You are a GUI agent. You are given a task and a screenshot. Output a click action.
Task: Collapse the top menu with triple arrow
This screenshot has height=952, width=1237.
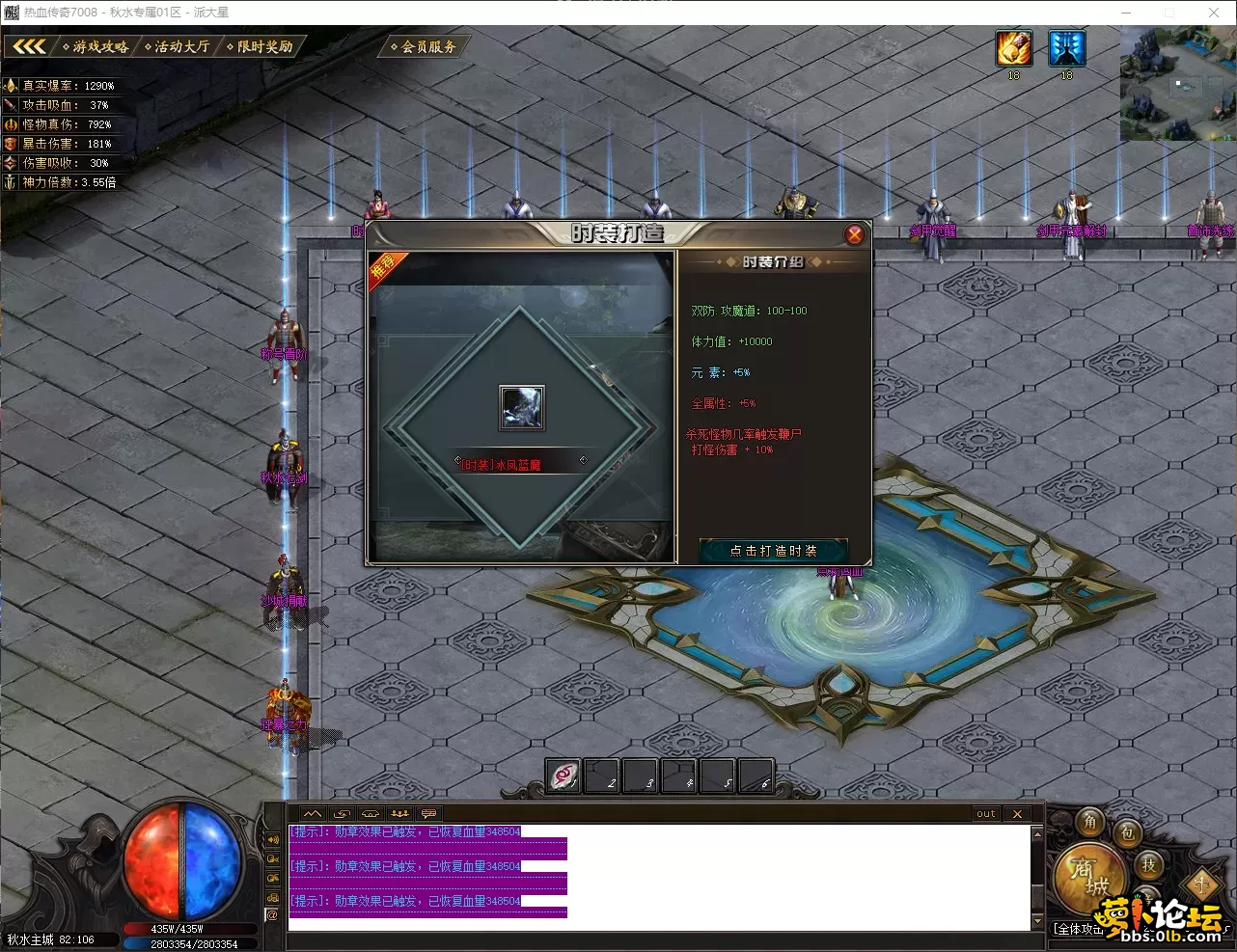point(29,46)
